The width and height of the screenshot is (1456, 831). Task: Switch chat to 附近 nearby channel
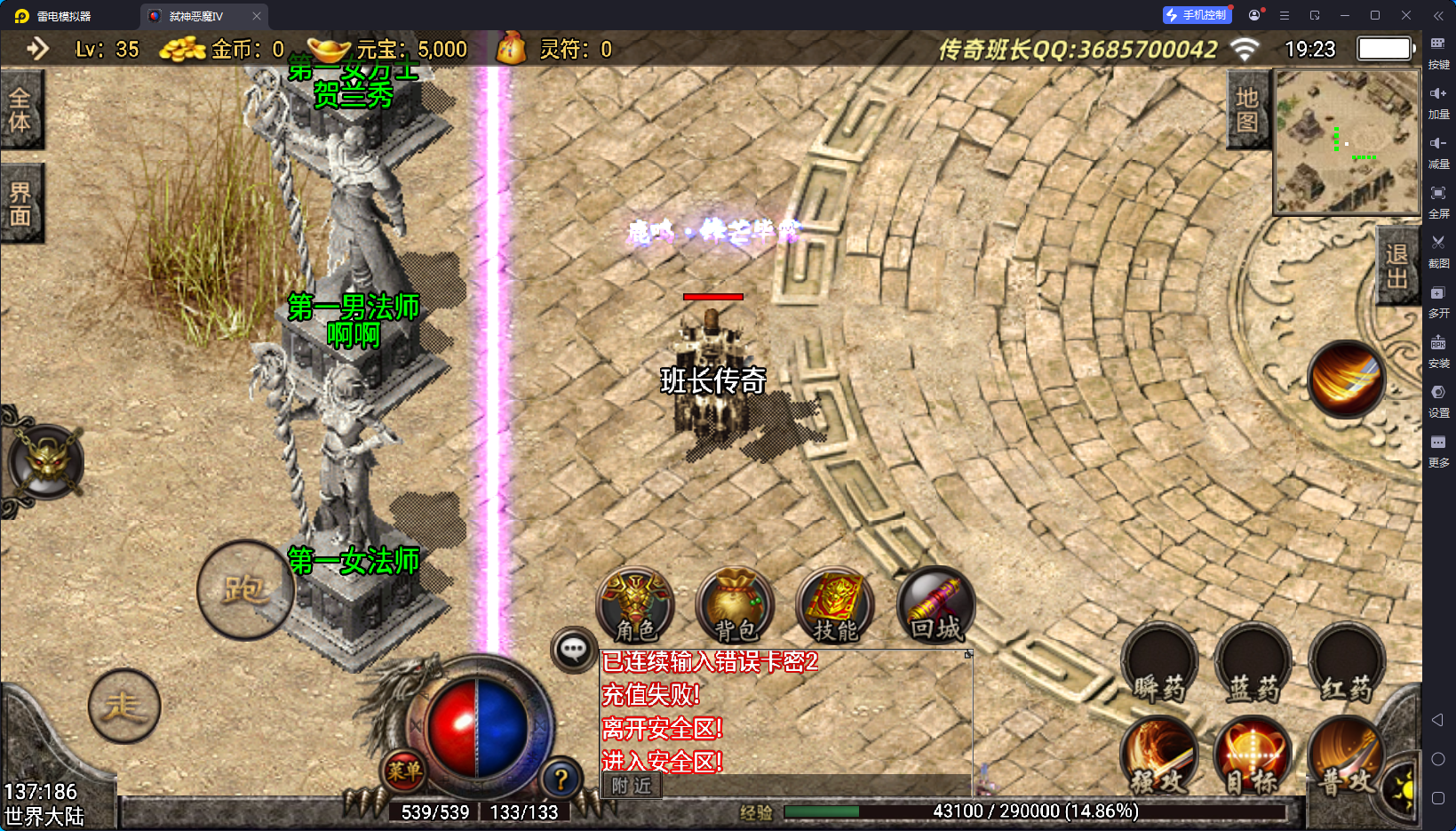632,786
